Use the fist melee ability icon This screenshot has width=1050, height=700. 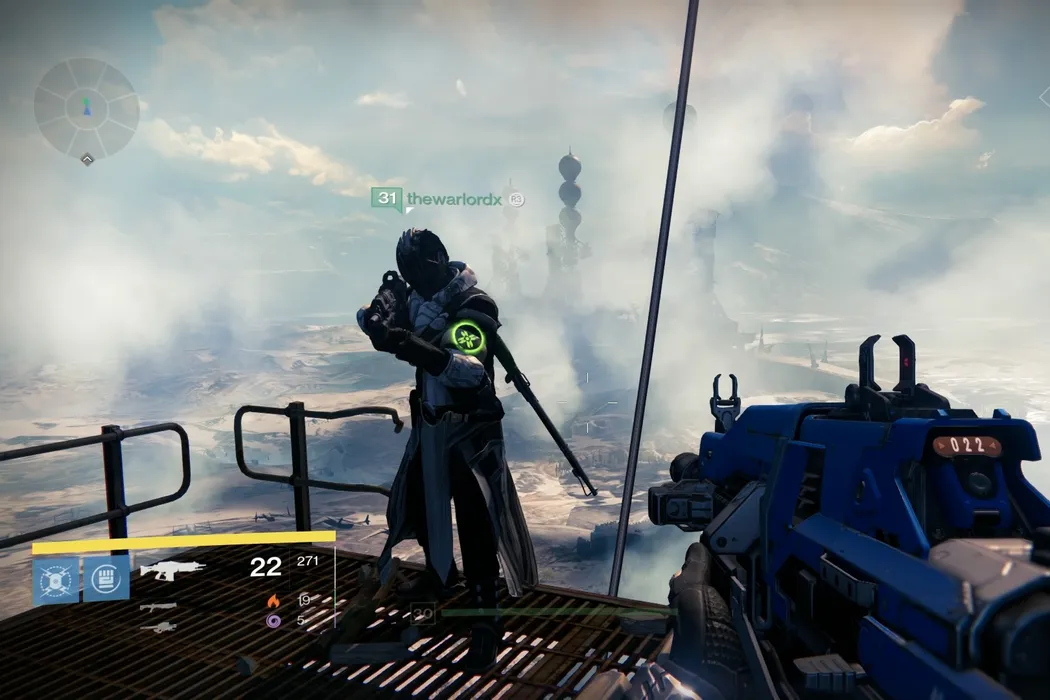tap(106, 579)
